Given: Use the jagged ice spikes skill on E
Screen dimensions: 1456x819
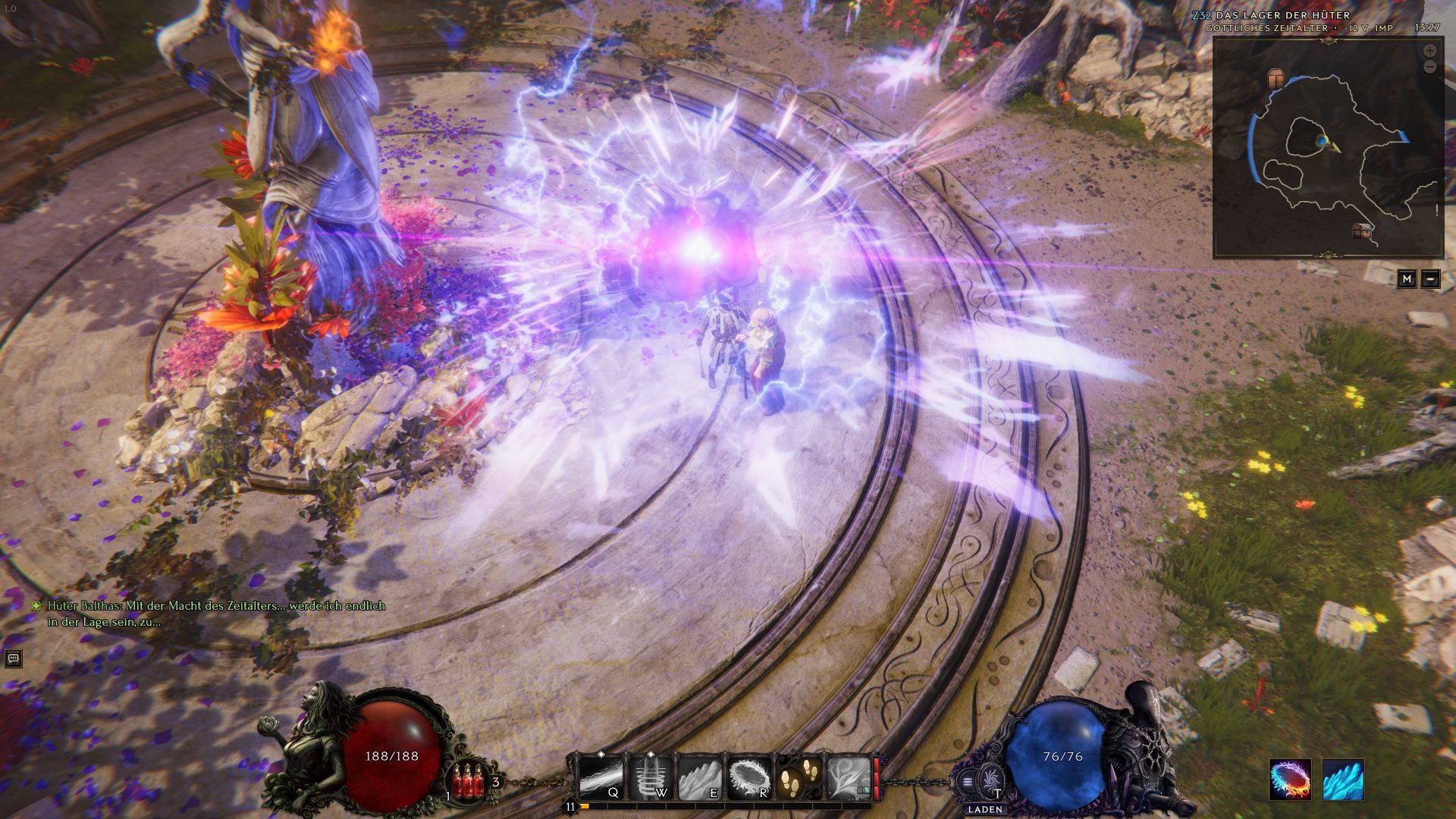Looking at the screenshot, I should coord(700,778).
